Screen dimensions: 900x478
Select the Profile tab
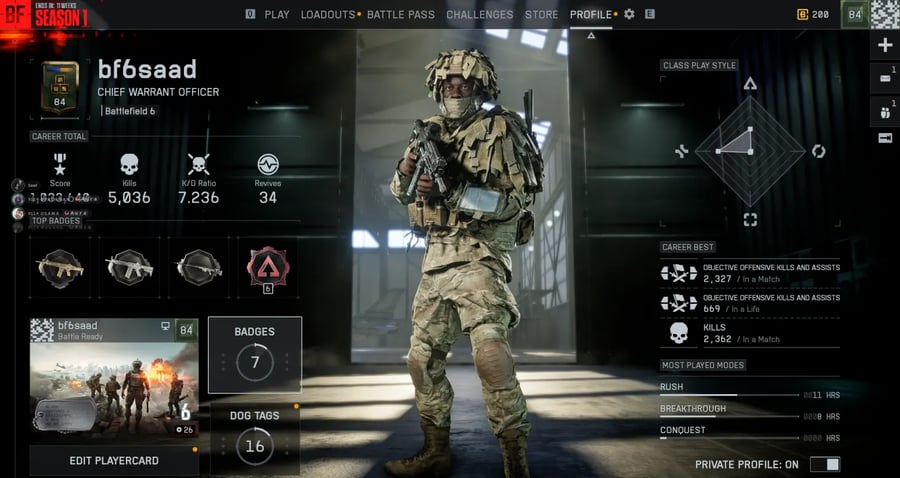591,15
